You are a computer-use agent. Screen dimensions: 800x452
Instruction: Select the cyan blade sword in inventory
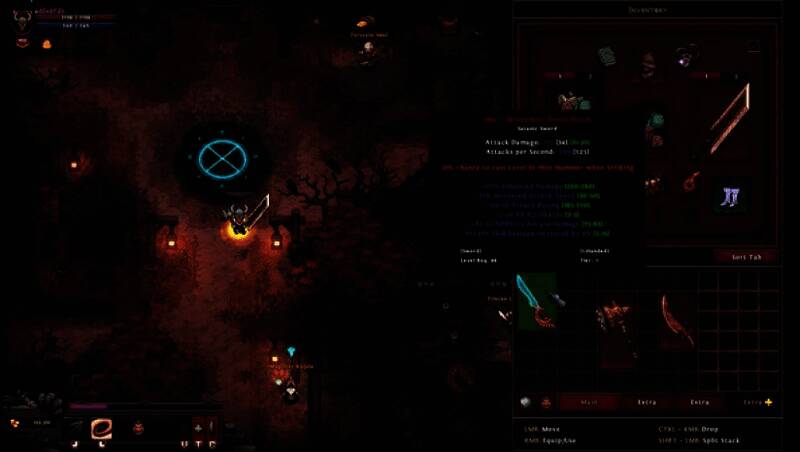(x=536, y=301)
